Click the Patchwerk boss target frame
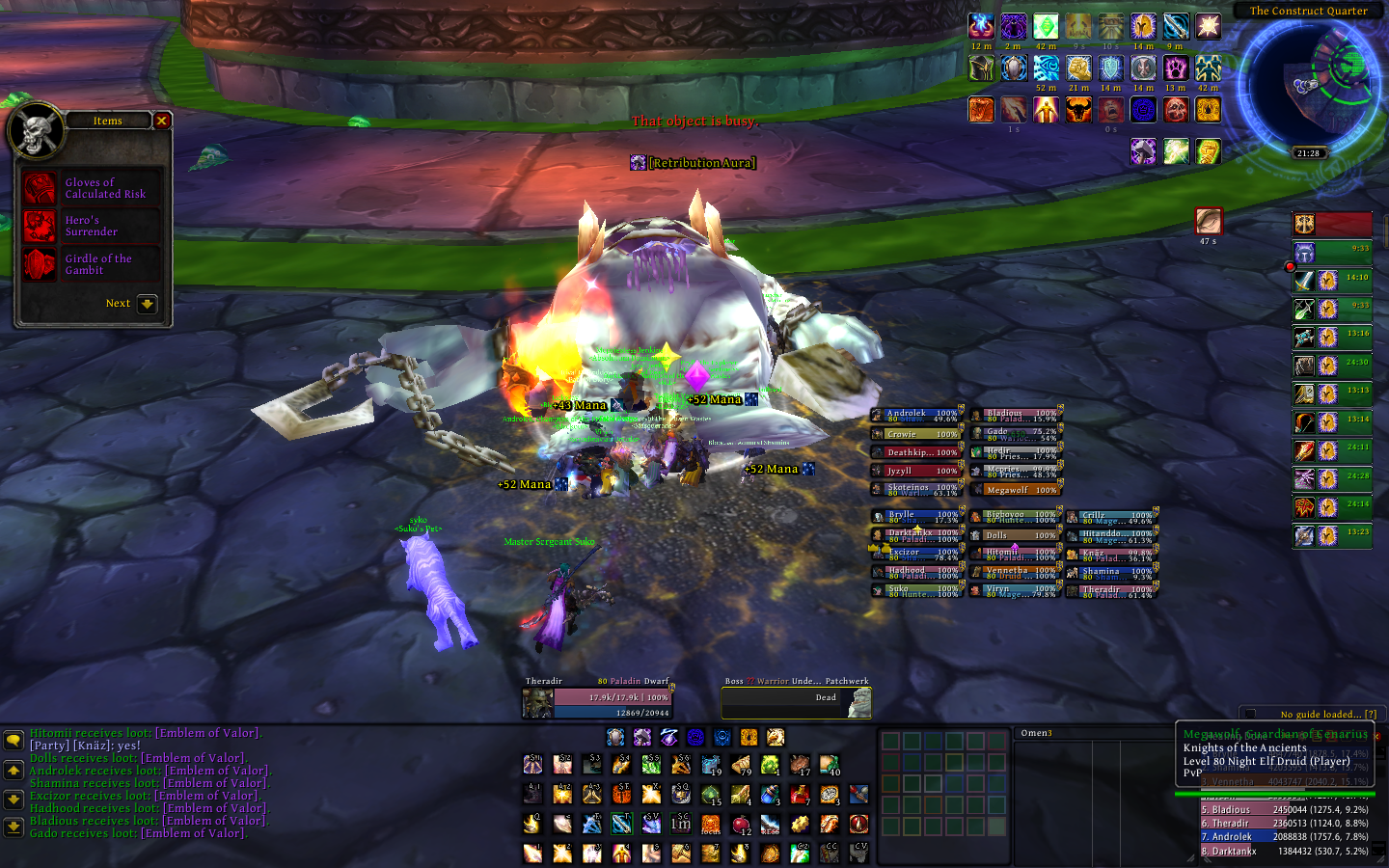This screenshot has width=1389, height=868. (x=796, y=701)
